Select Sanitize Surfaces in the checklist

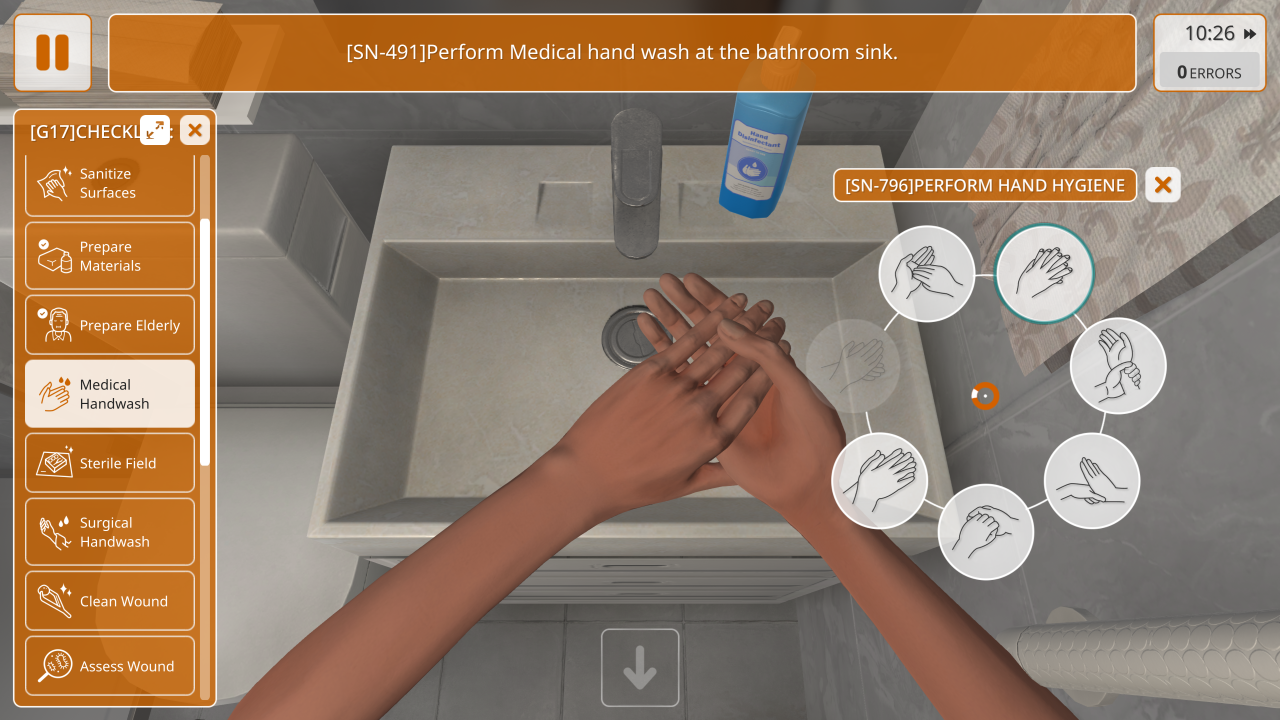pos(110,184)
